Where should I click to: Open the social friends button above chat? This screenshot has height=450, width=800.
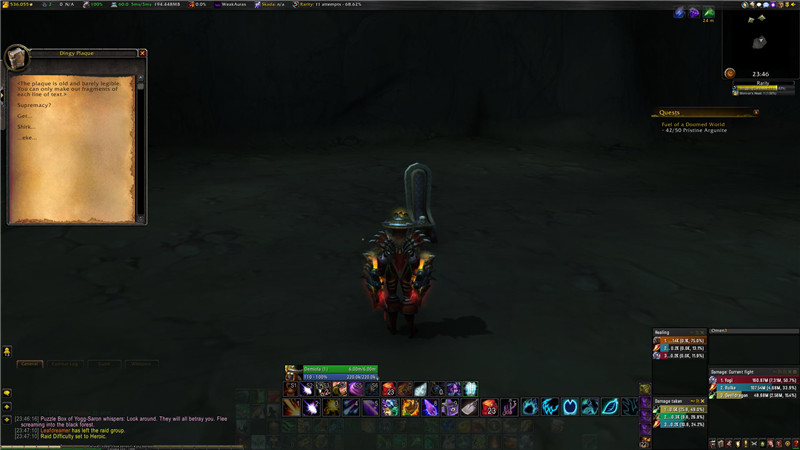tap(6, 352)
